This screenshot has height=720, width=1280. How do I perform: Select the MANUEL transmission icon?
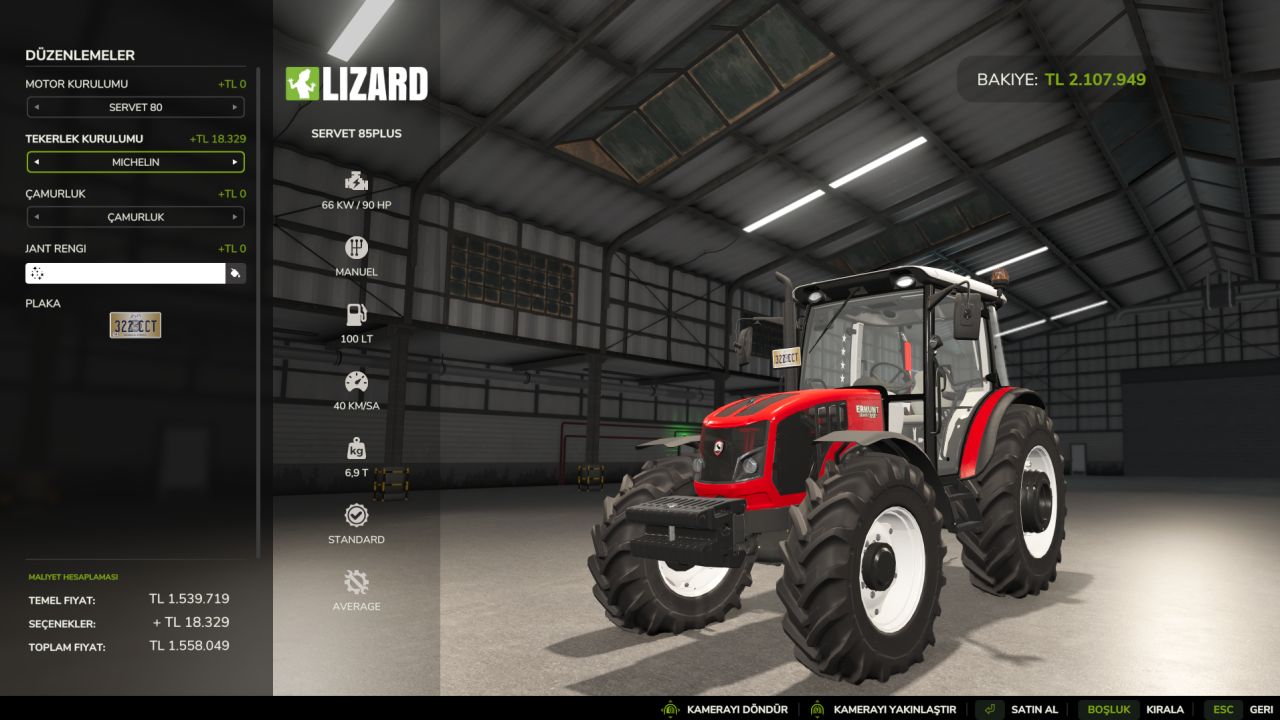(355, 247)
